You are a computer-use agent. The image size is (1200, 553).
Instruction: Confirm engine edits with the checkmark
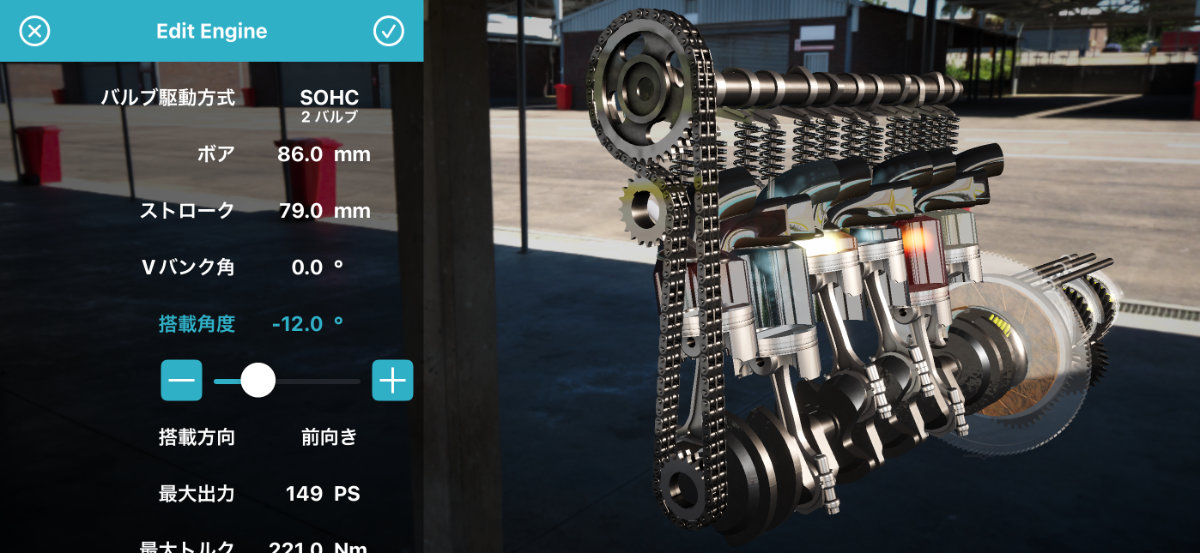388,31
